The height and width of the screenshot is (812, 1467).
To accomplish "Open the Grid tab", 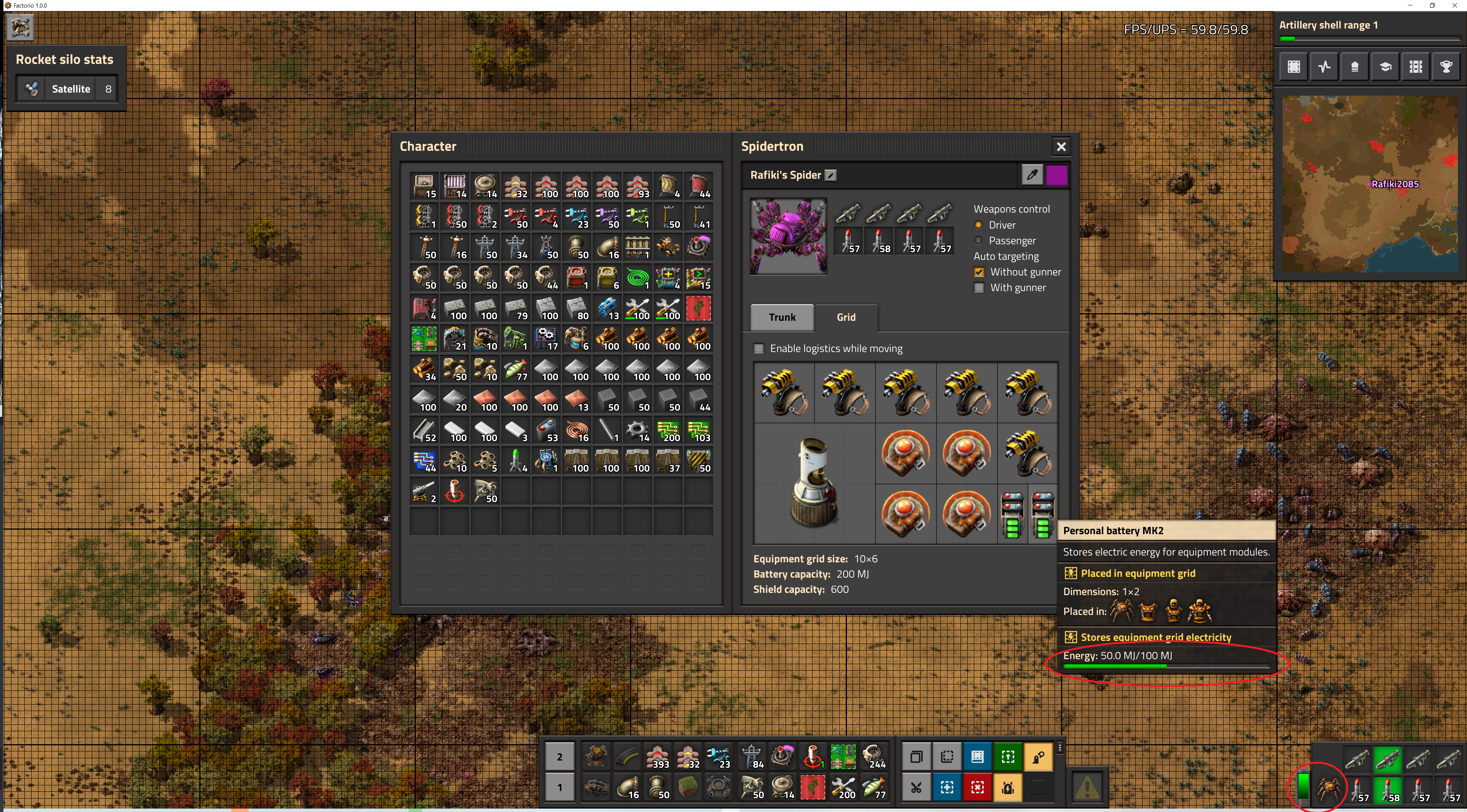I will tap(846, 317).
